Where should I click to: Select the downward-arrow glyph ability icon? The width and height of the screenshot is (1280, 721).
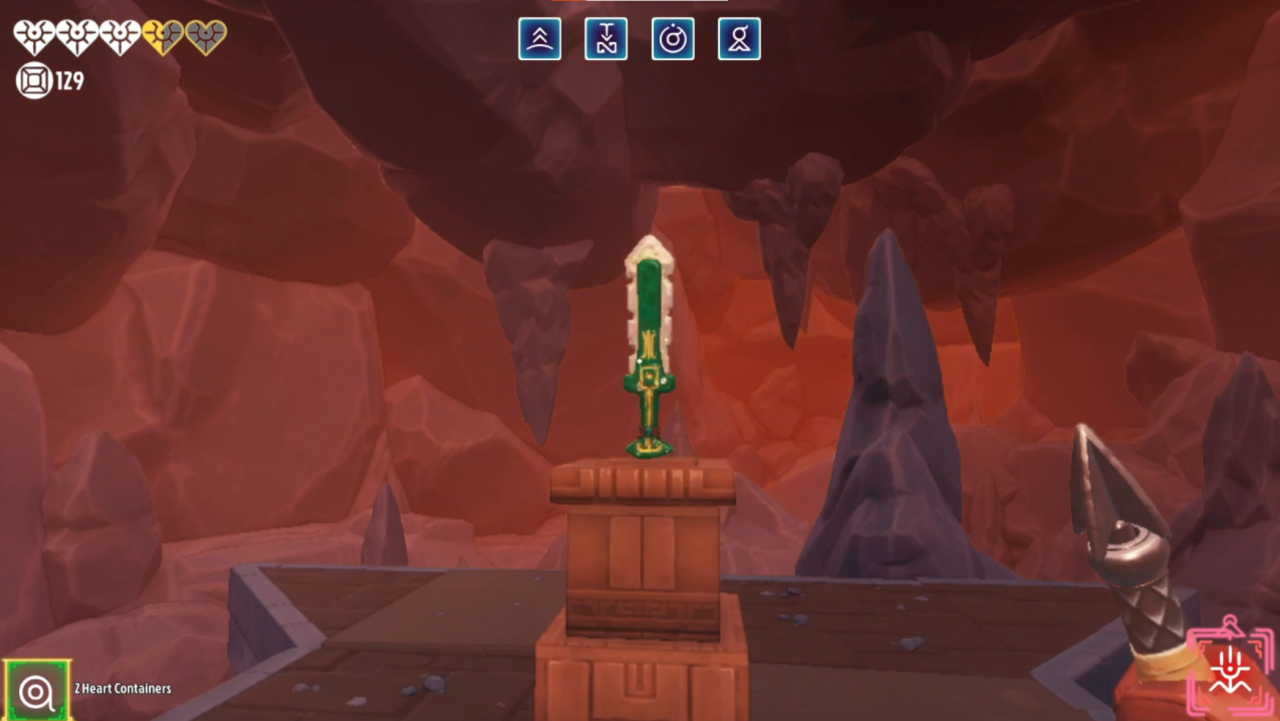coord(606,39)
